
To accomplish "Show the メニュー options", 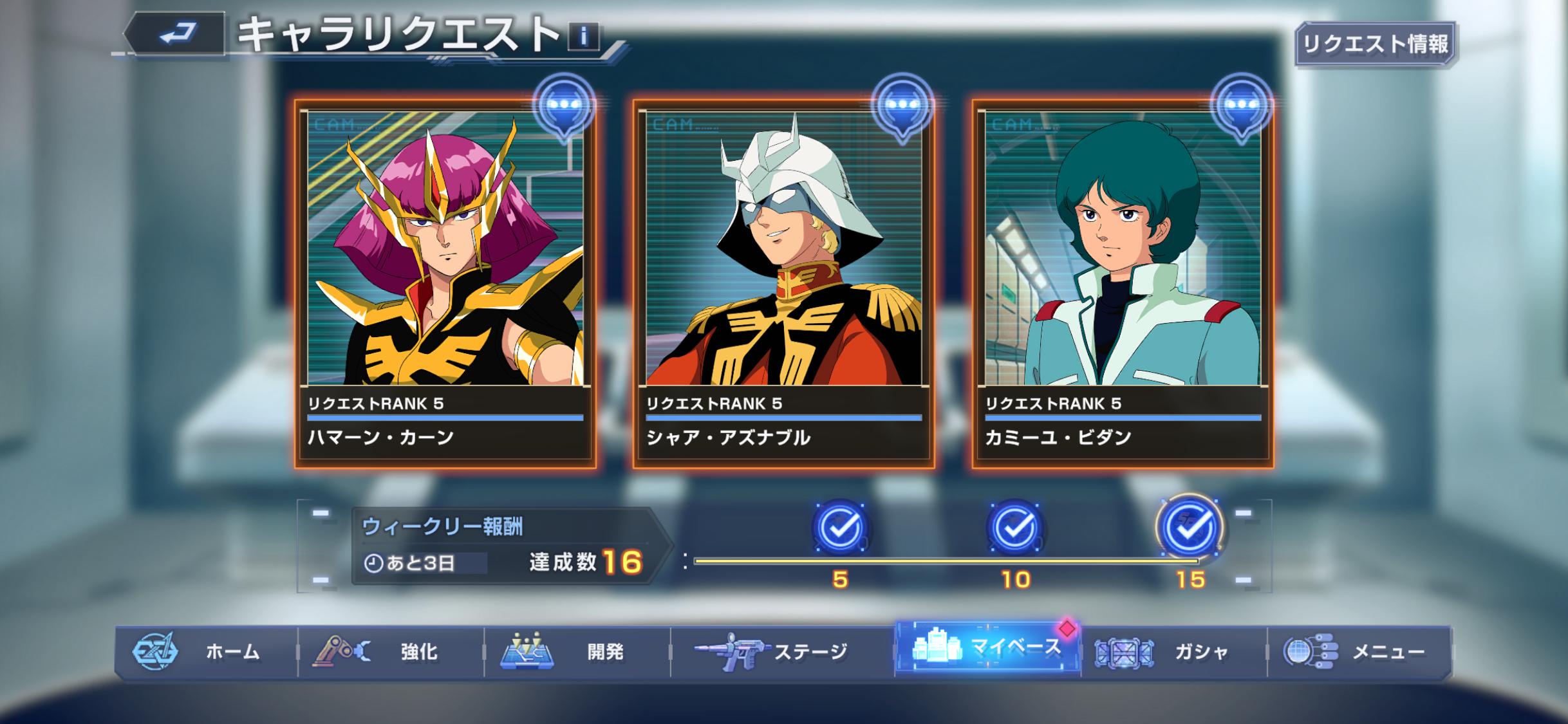I will tap(1359, 652).
